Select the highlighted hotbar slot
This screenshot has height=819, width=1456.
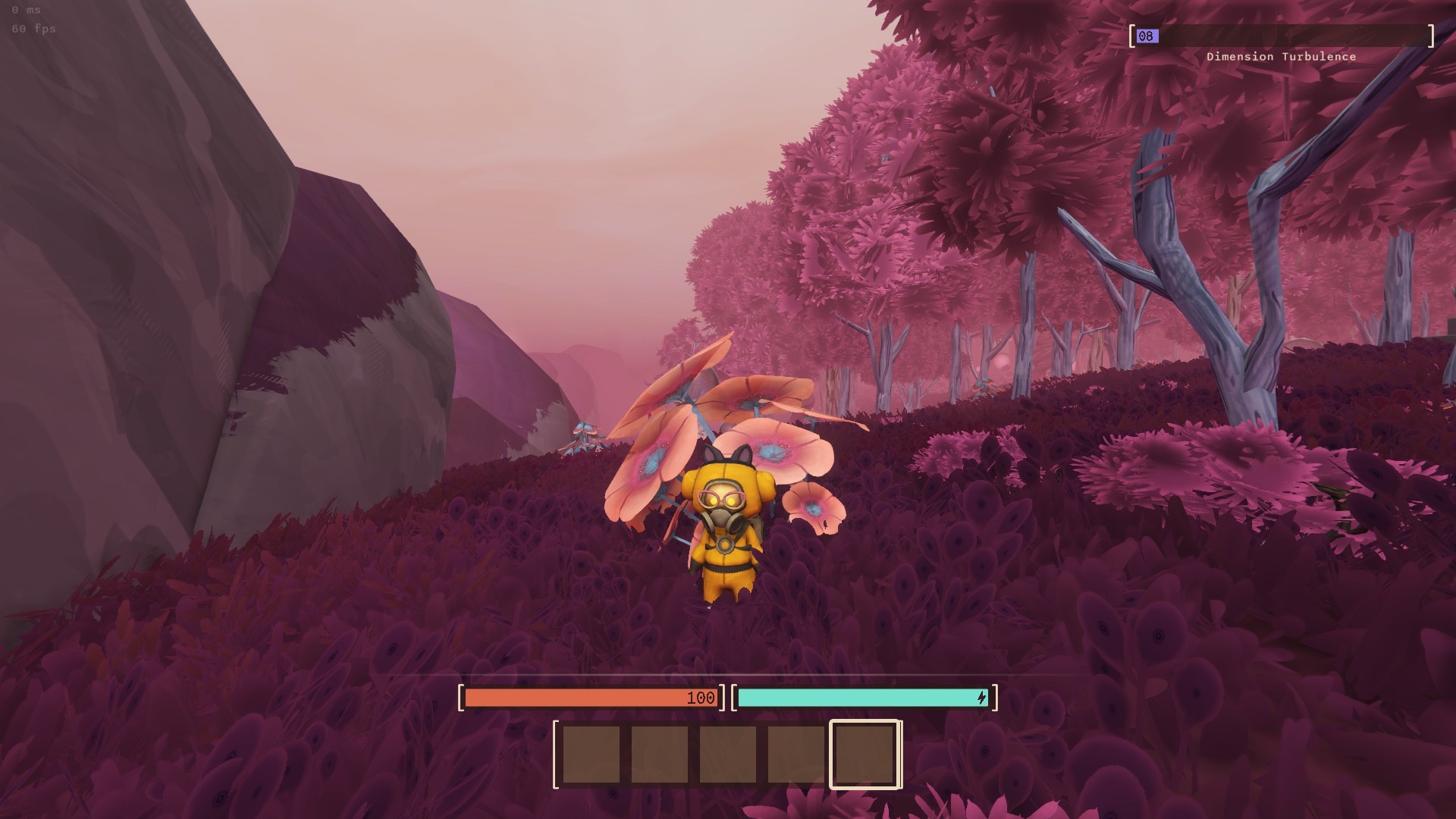click(864, 754)
